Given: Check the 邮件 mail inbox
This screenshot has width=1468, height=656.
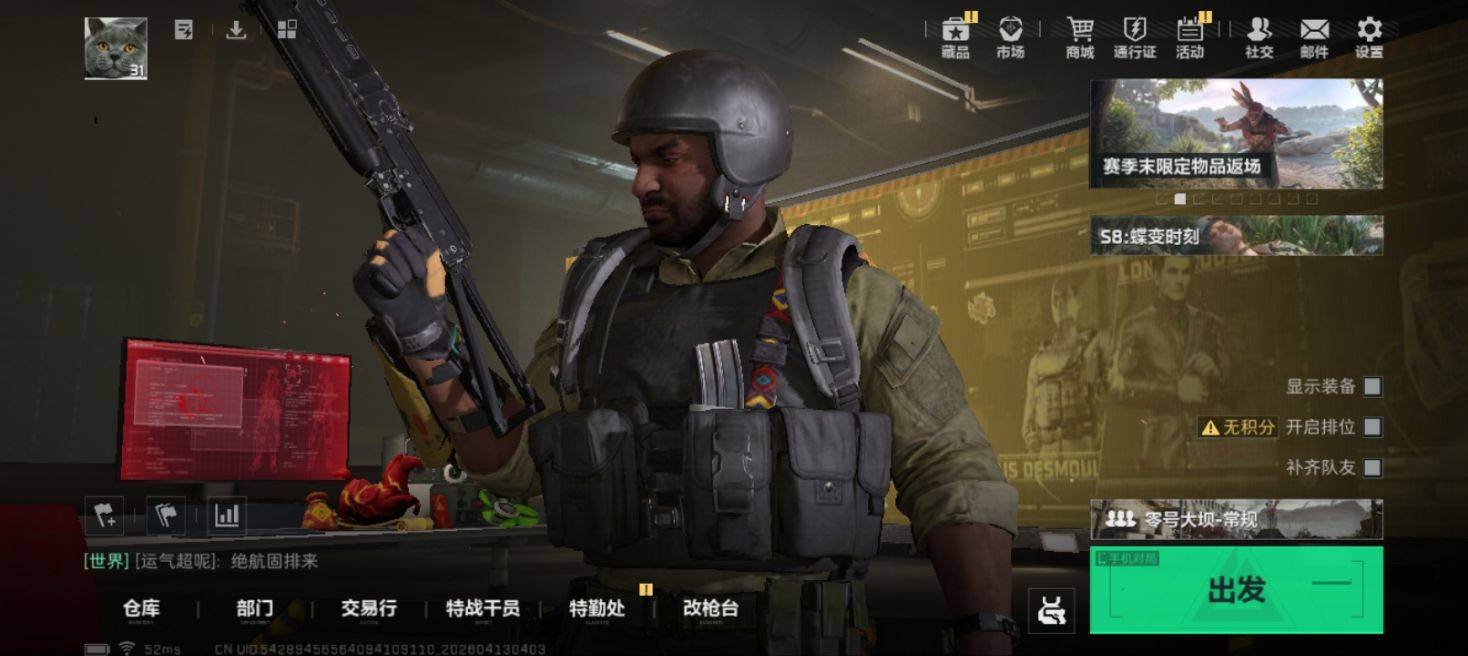Looking at the screenshot, I should 1314,38.
